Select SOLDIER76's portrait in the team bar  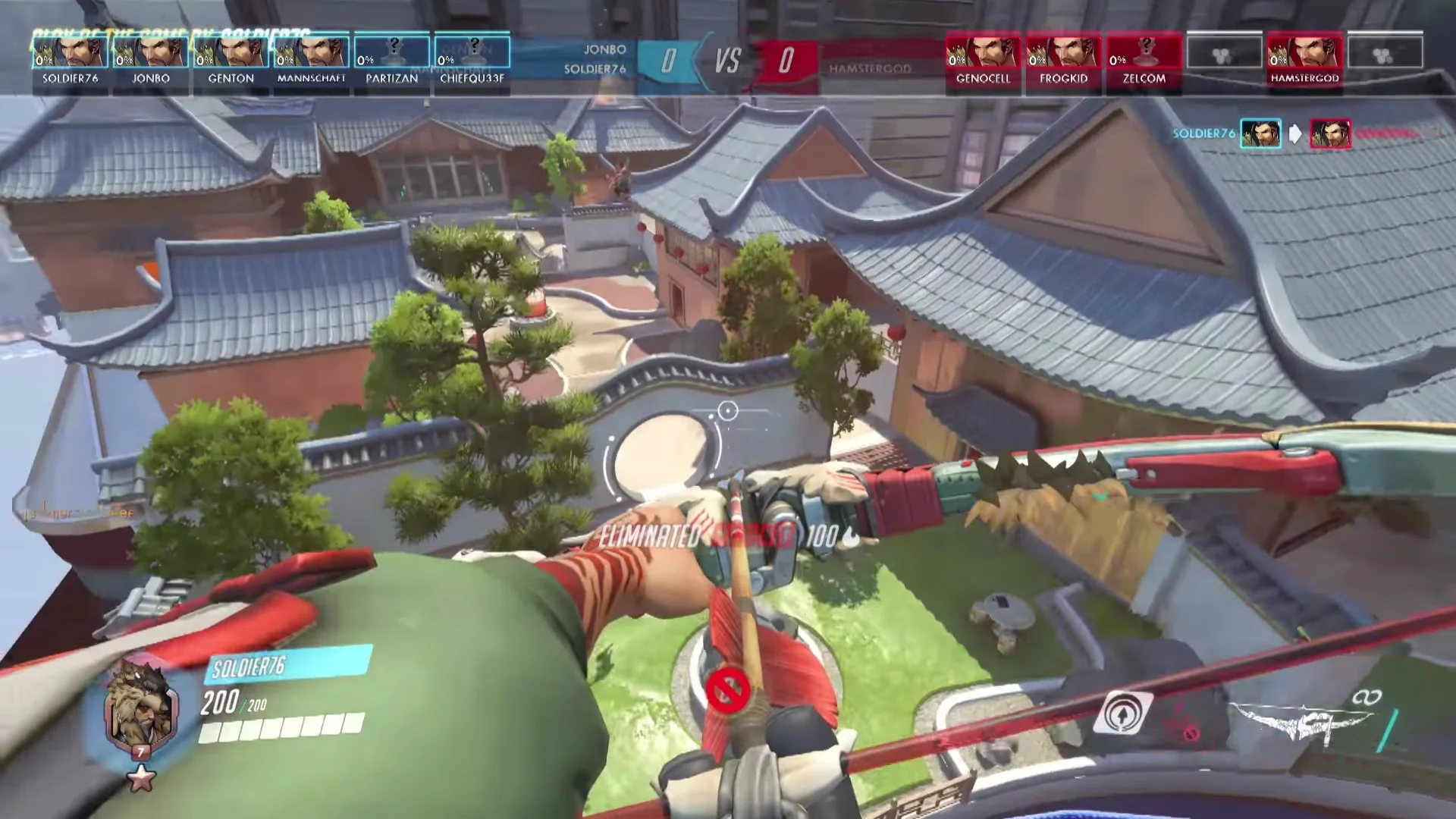[x=70, y=52]
